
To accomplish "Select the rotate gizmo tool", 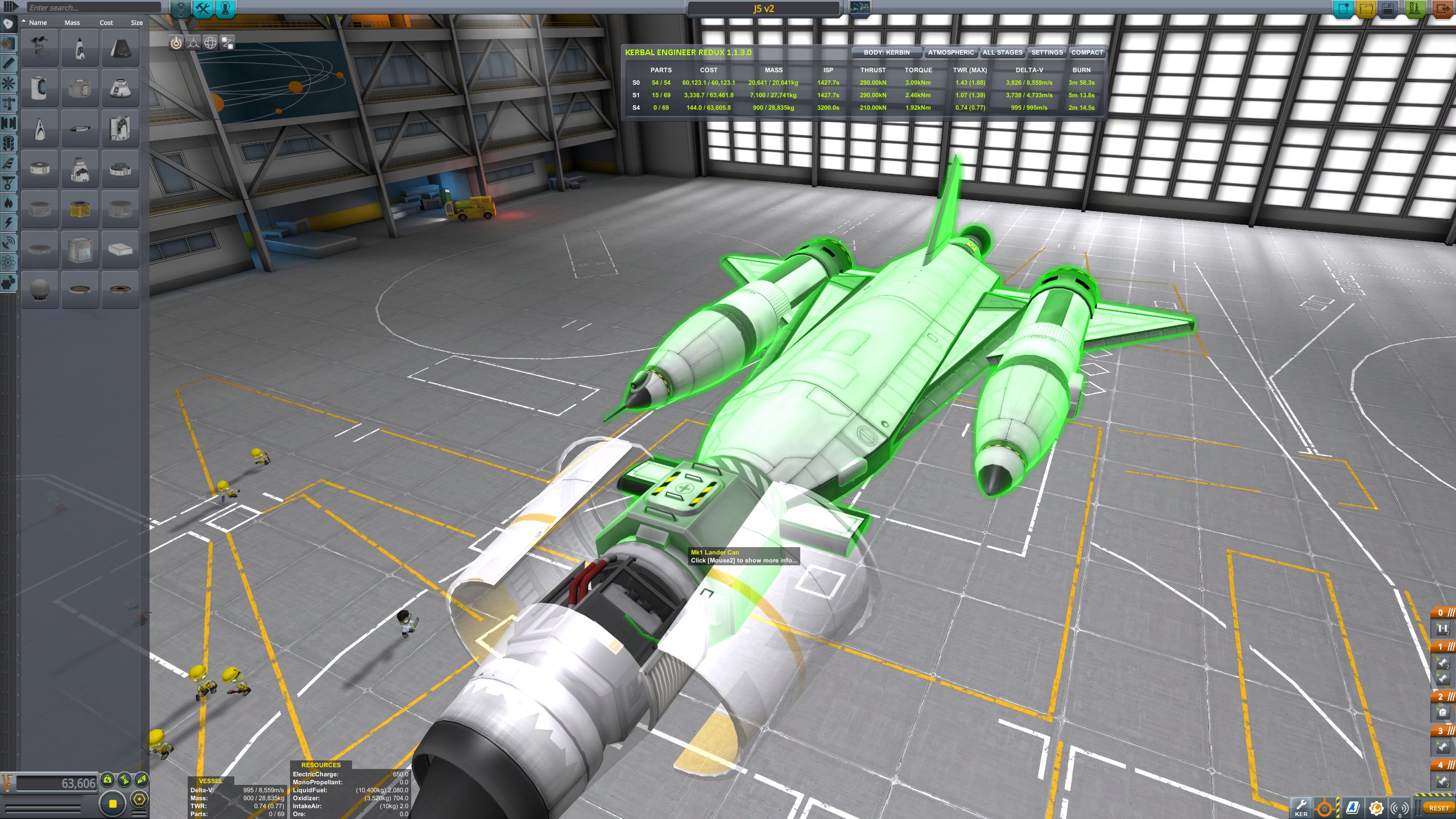I will [210, 43].
